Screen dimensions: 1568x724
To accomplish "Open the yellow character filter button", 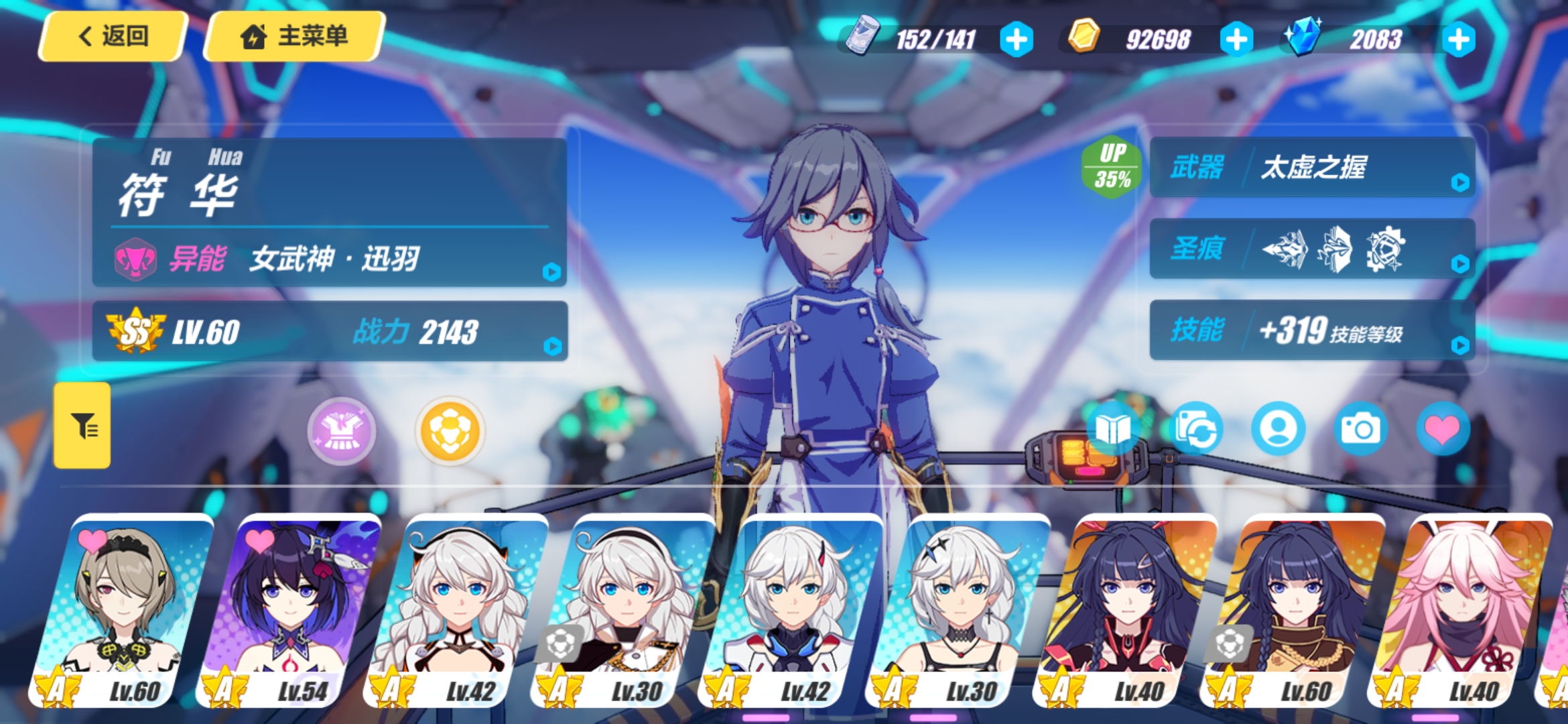I will pos(82,425).
